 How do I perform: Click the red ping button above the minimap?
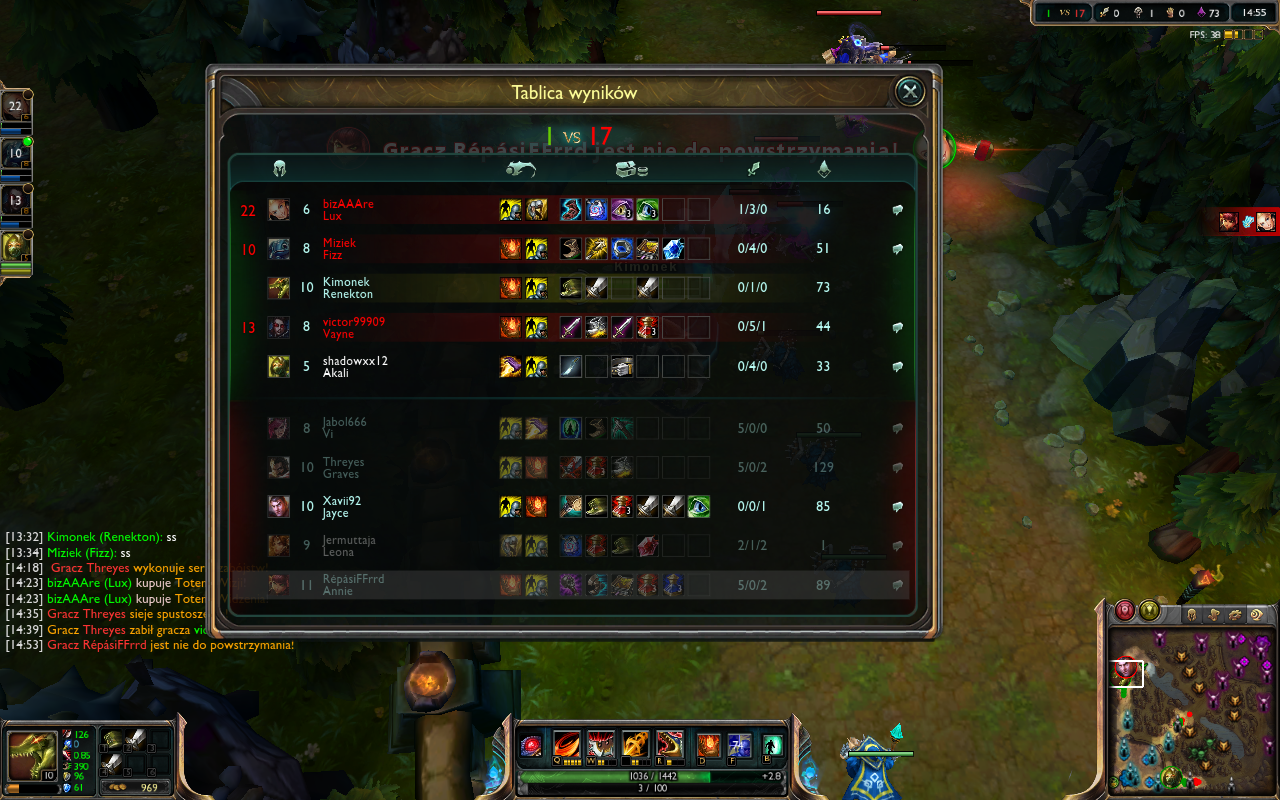click(1125, 610)
